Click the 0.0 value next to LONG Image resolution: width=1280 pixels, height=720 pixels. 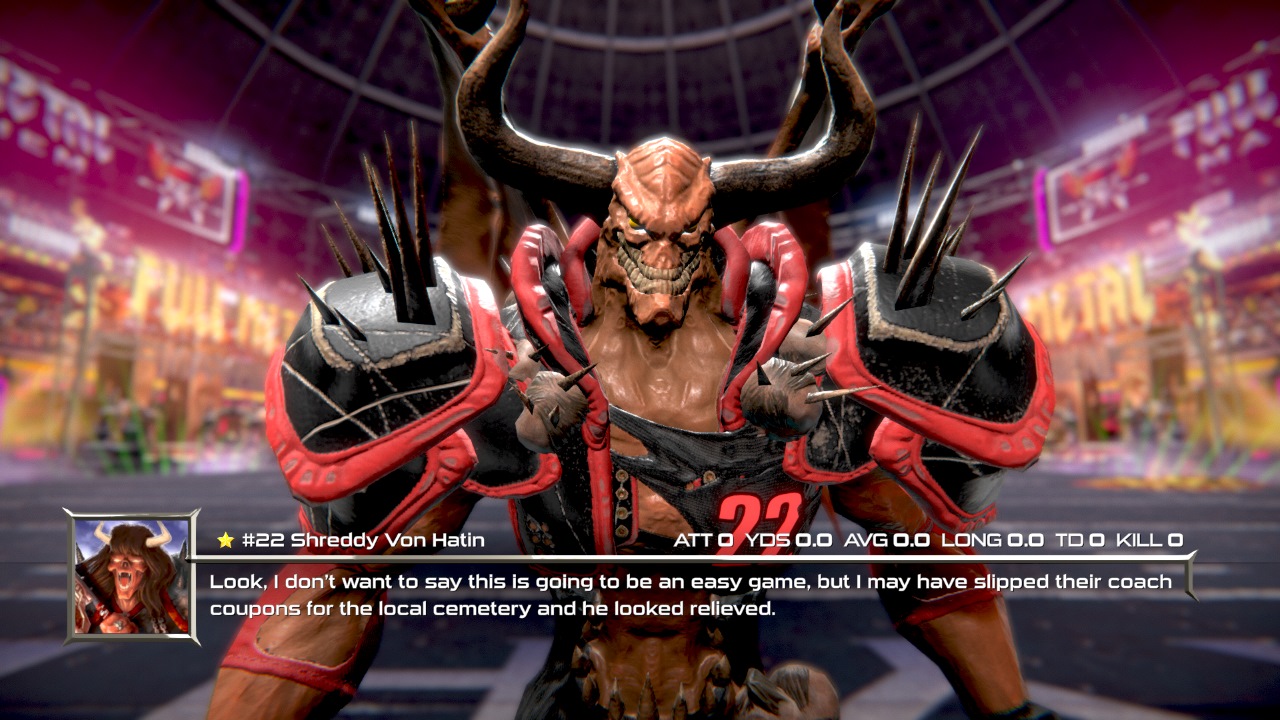(1025, 540)
